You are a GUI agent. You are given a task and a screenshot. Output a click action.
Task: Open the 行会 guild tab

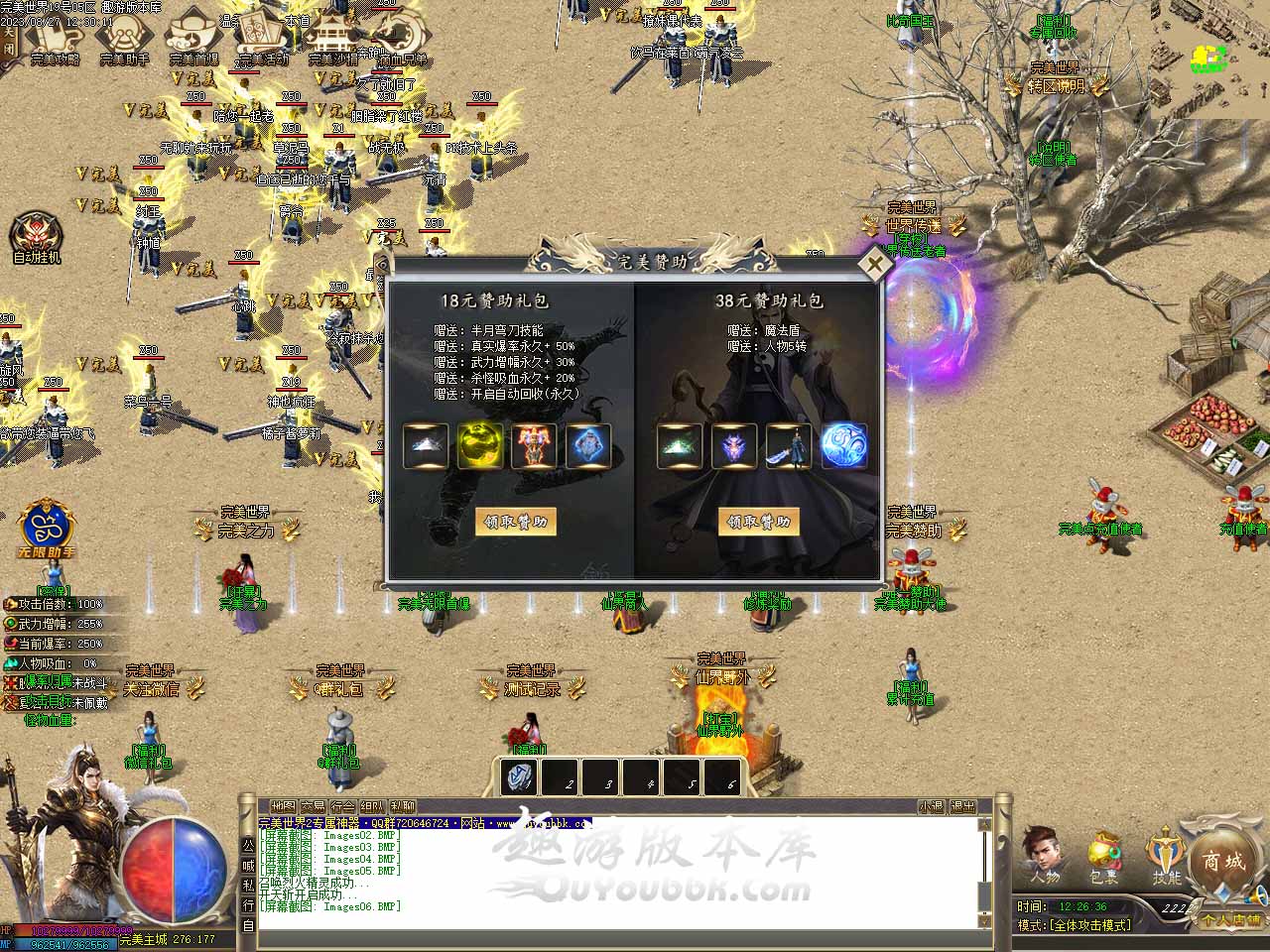(x=342, y=807)
